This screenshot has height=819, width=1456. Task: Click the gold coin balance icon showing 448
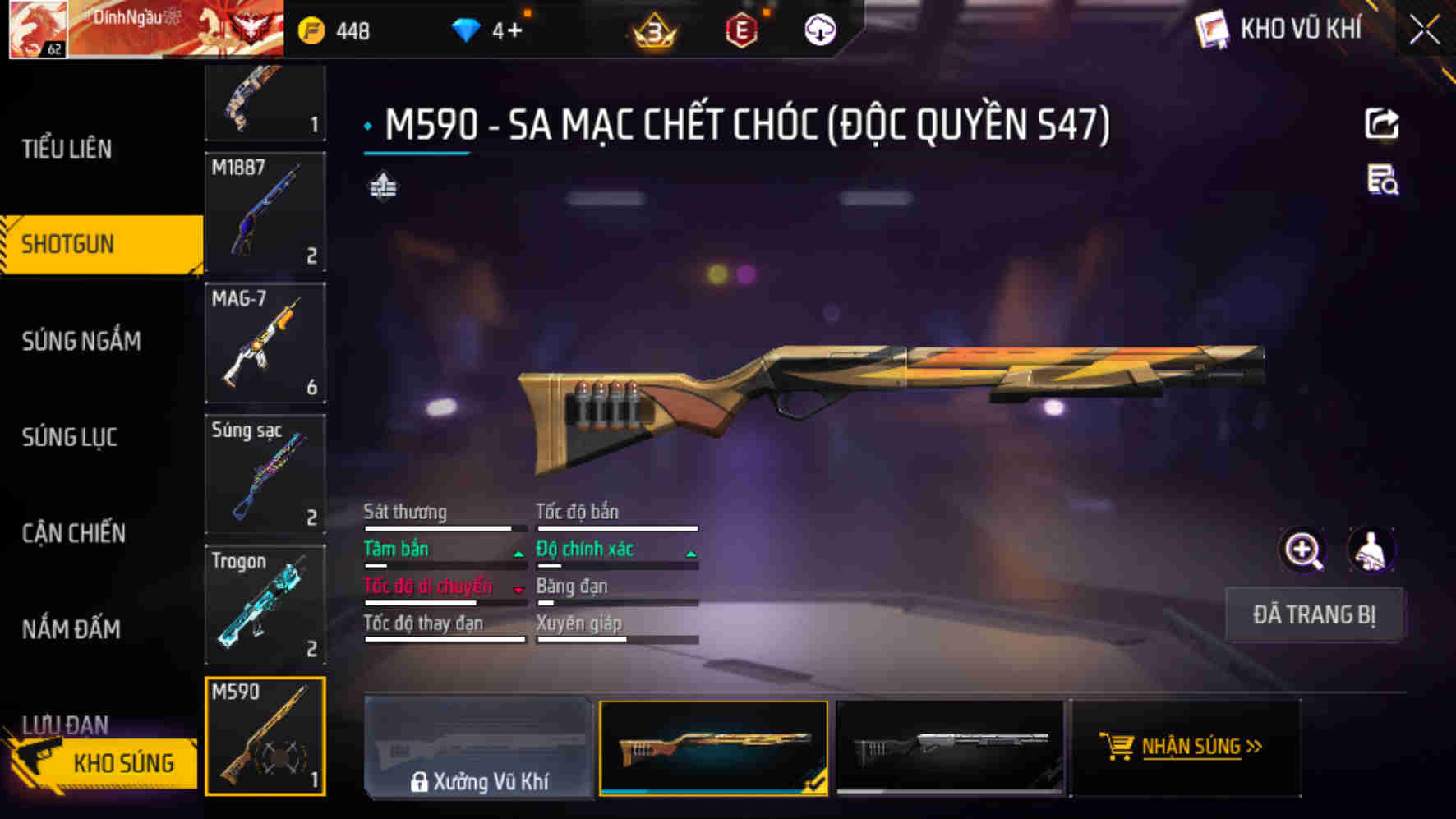click(x=311, y=30)
